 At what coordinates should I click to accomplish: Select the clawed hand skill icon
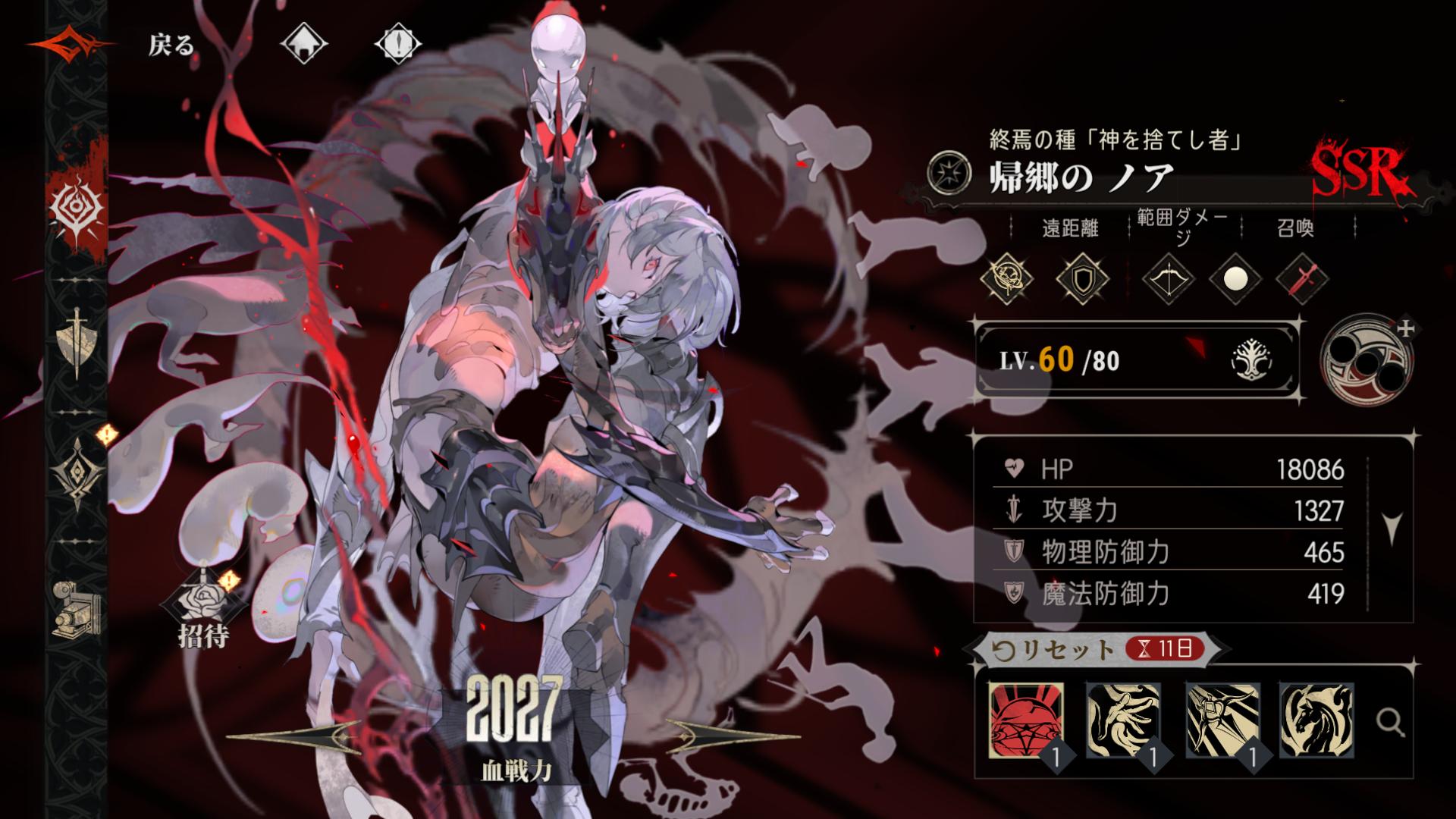tap(1123, 720)
